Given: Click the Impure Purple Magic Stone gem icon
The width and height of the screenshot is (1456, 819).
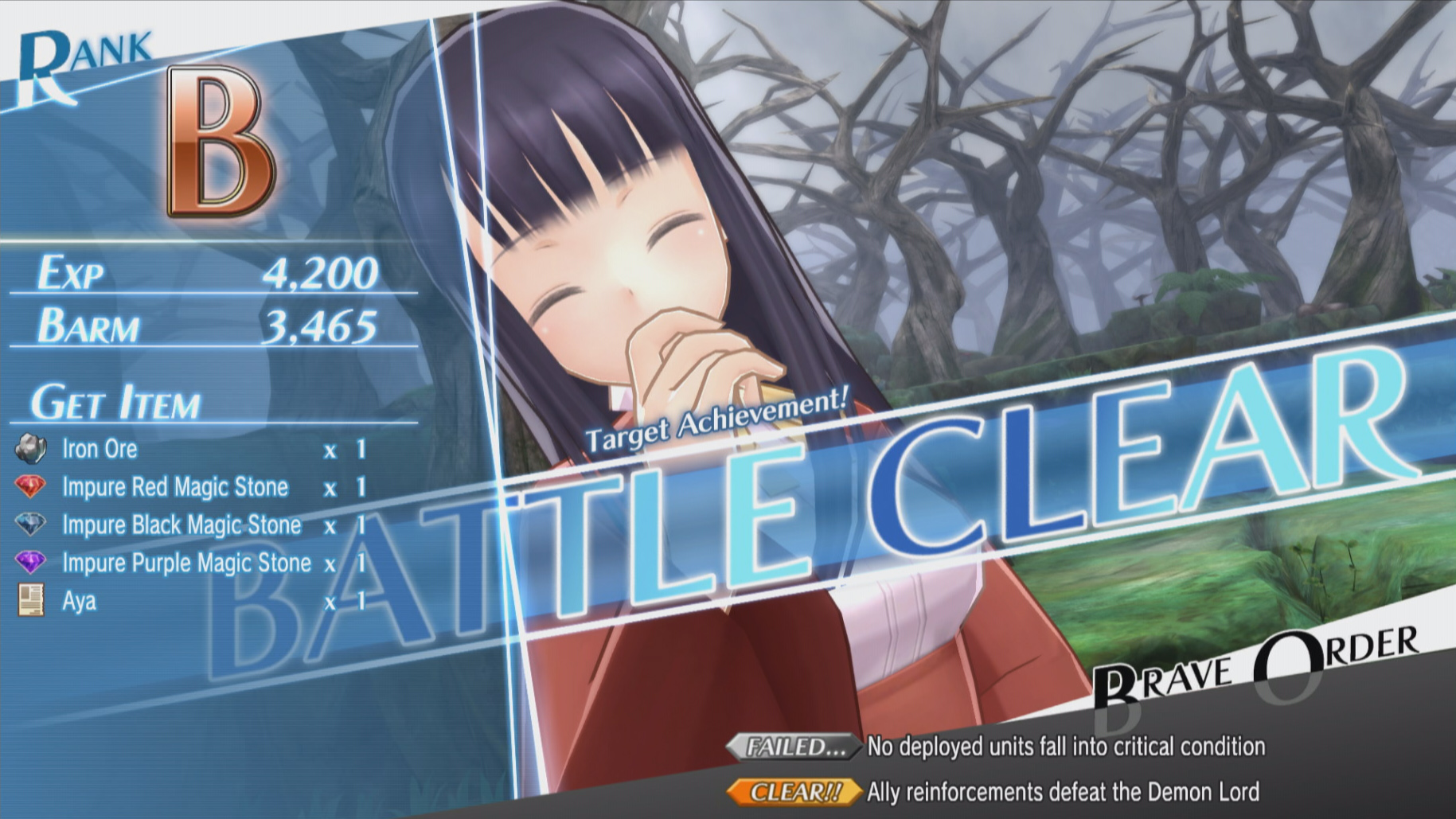Looking at the screenshot, I should coord(30,563).
